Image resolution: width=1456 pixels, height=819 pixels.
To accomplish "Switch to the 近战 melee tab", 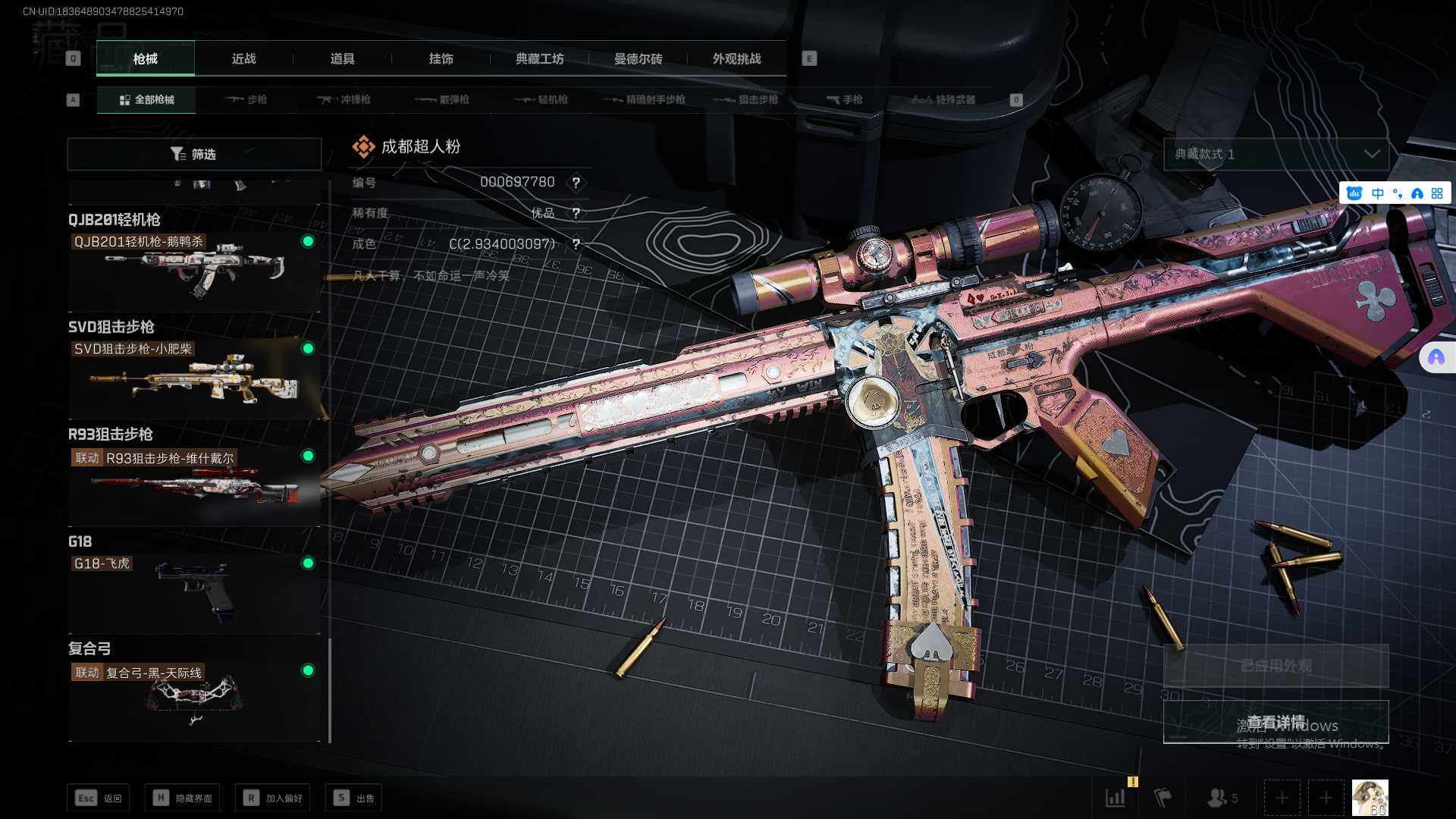I will point(243,59).
